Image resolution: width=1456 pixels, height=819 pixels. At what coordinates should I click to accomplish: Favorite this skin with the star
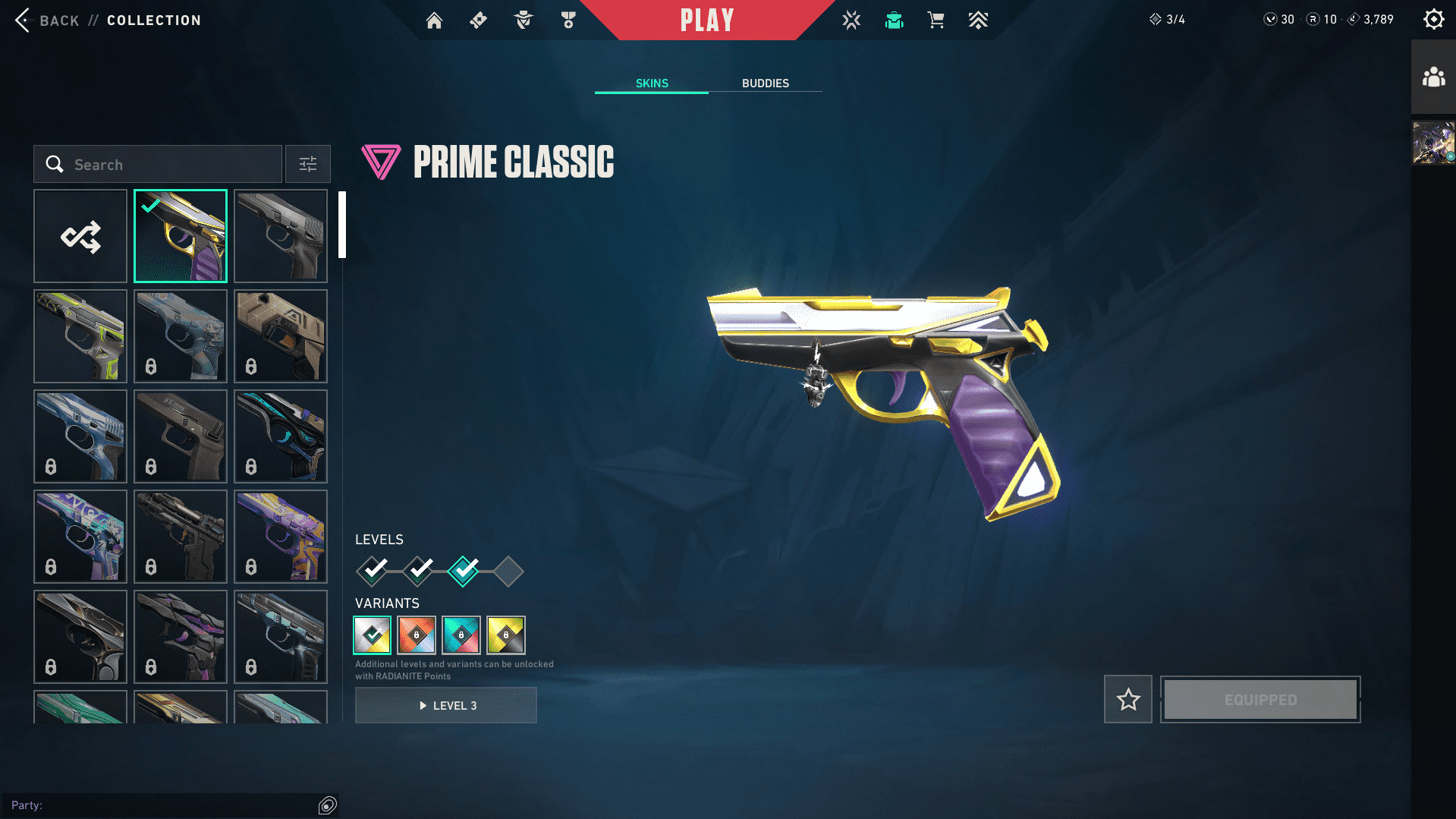pyautogui.click(x=1128, y=699)
